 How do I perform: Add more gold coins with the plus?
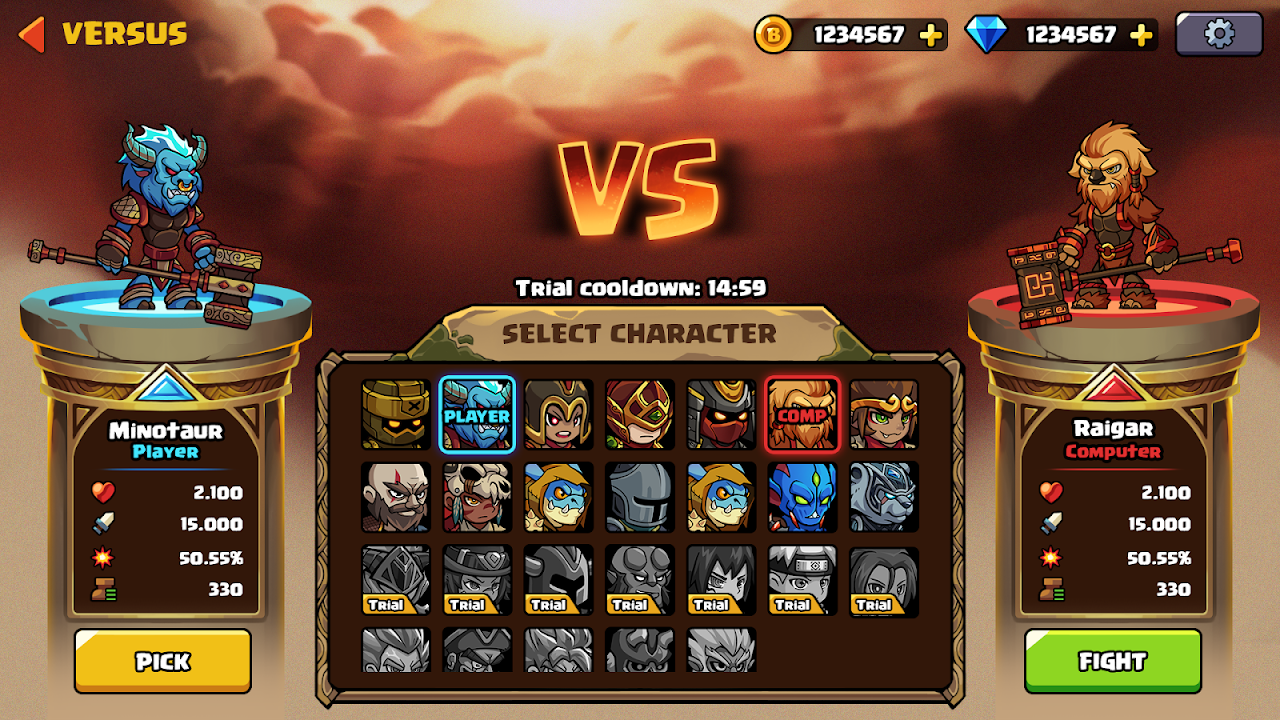(x=931, y=35)
